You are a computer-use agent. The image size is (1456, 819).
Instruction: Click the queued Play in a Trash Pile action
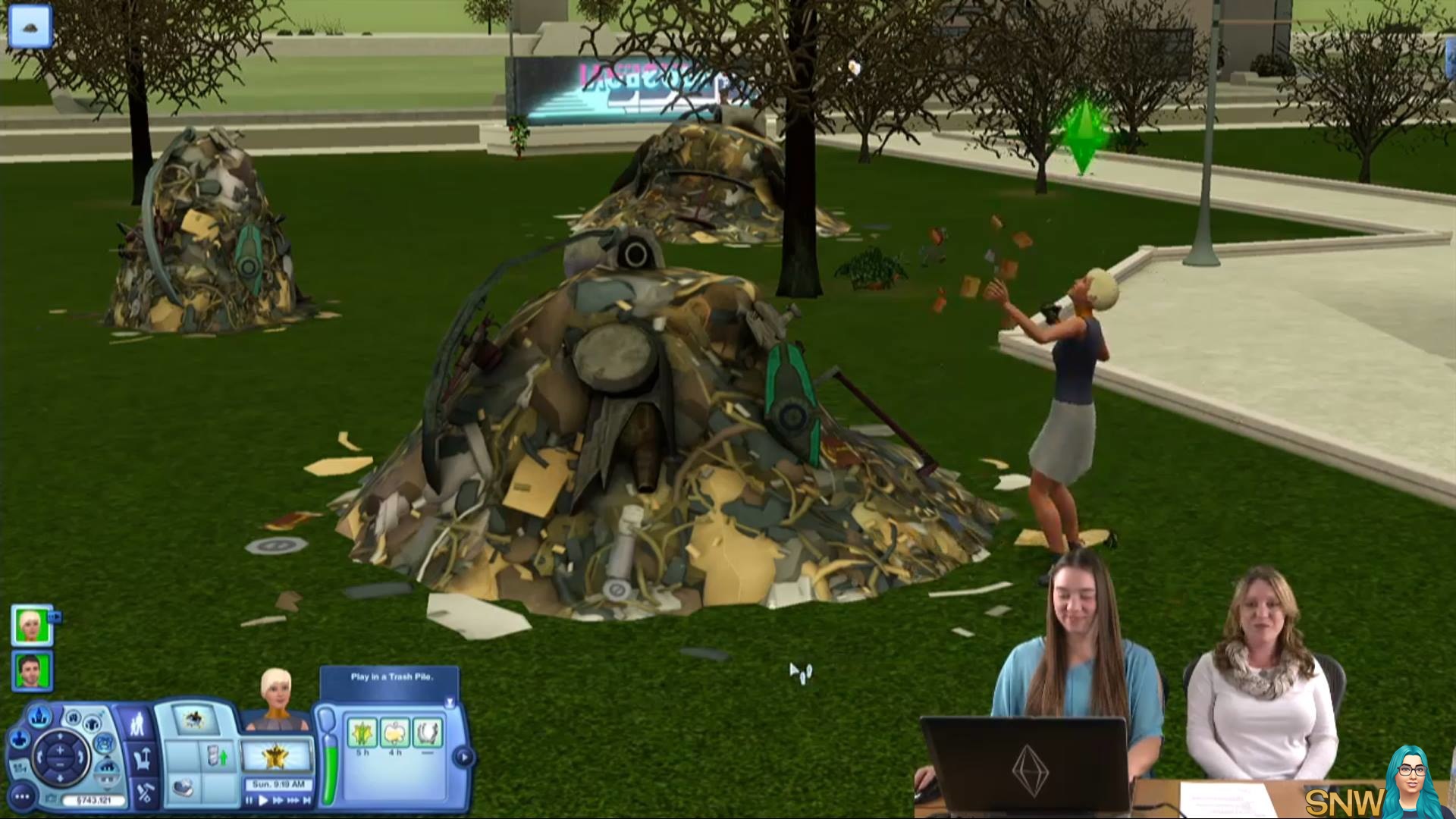(194, 719)
